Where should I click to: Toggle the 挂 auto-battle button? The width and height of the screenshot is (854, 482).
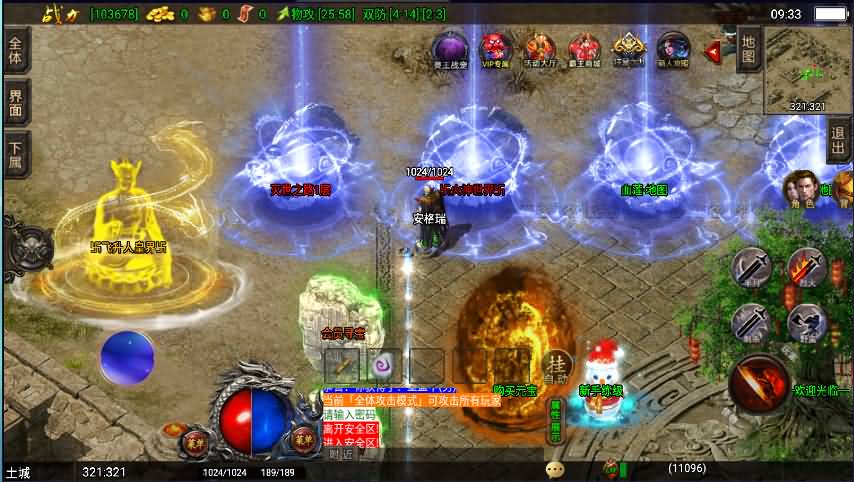pos(557,365)
